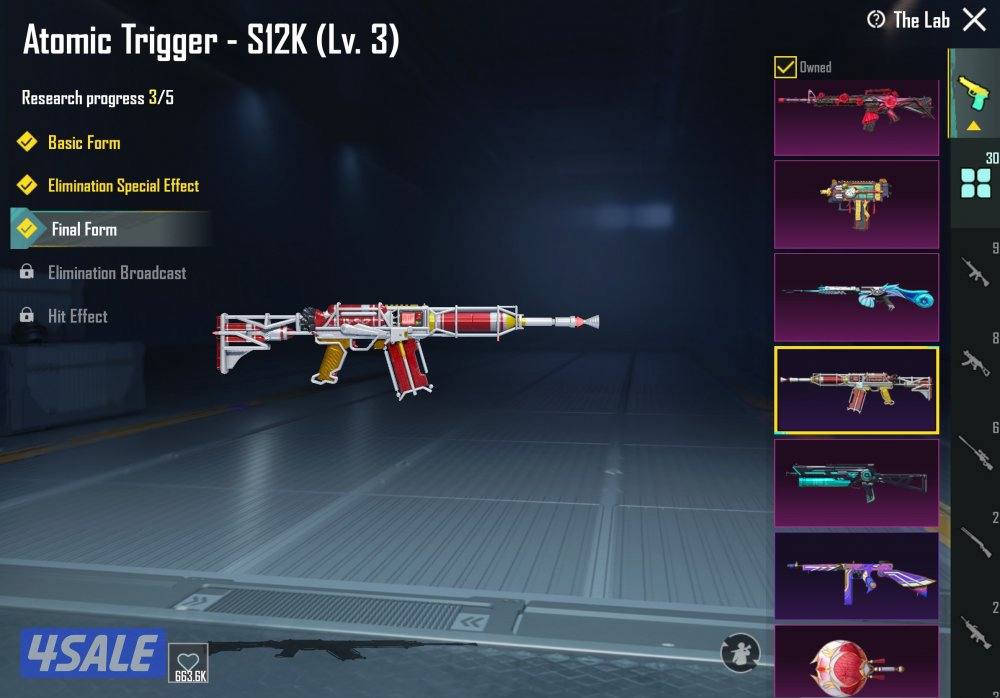Select the Basic Form research stage

[x=84, y=143]
